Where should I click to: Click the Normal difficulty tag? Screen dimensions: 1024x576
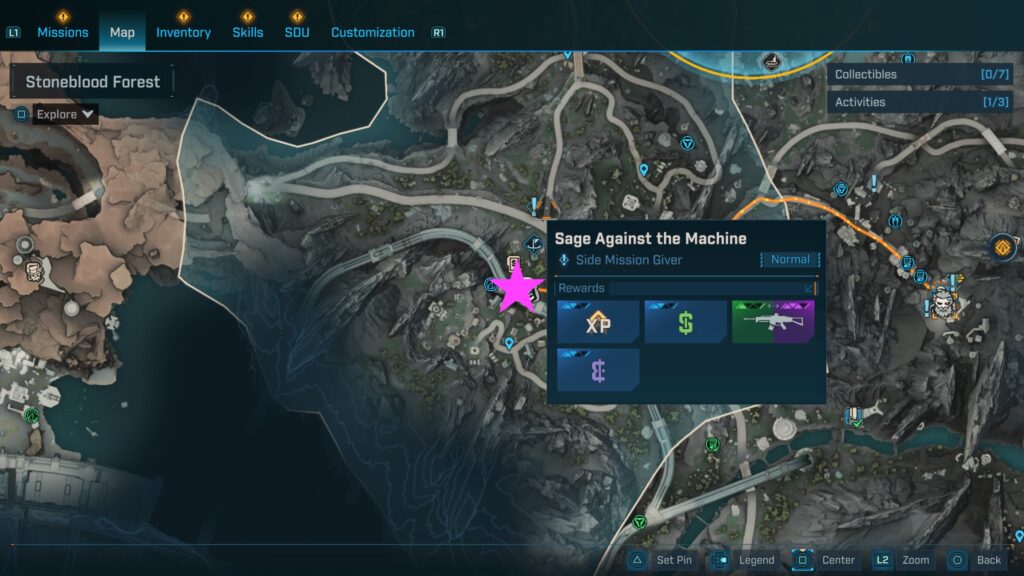790,260
